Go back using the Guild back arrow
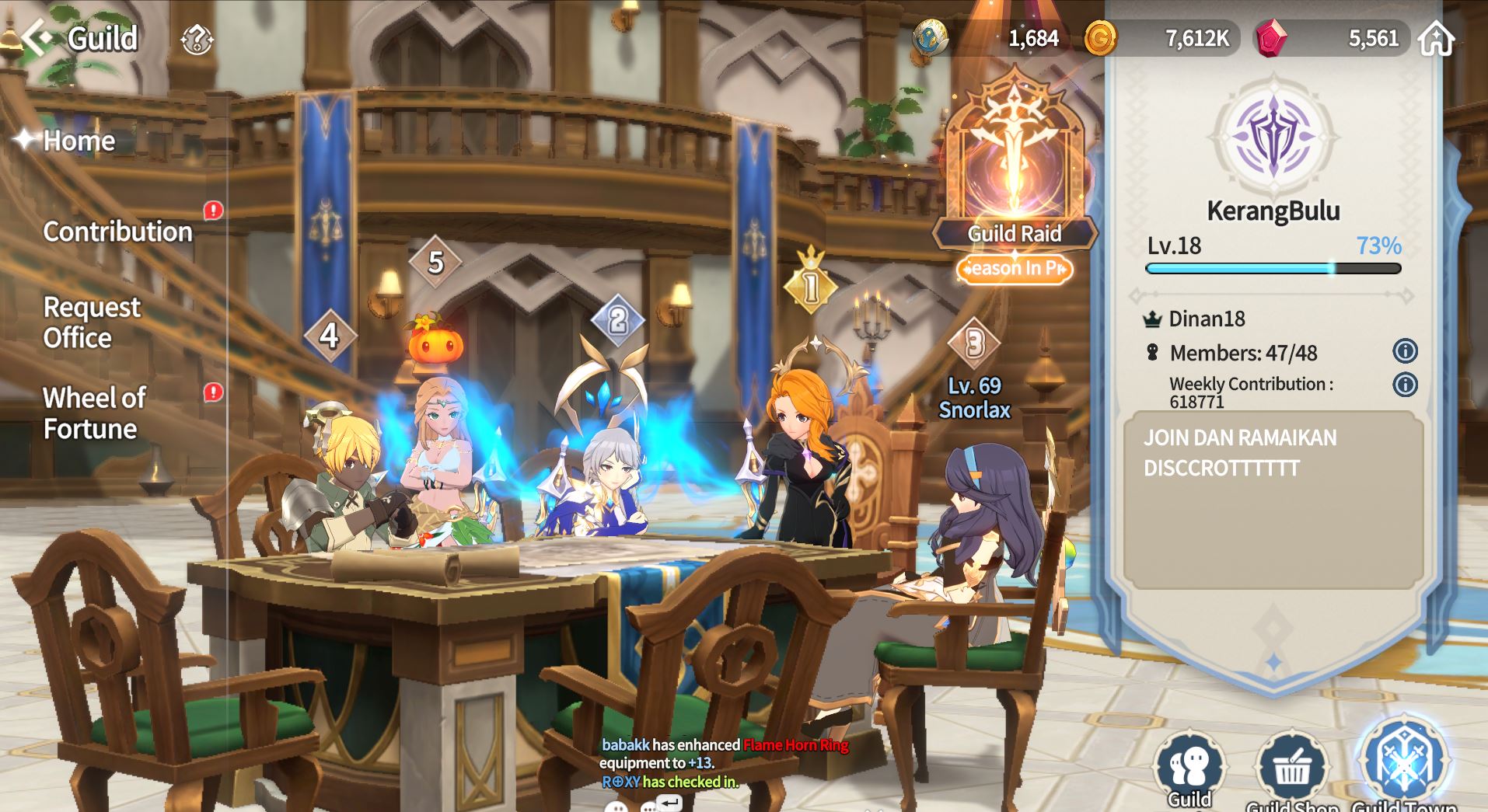The width and height of the screenshot is (1488, 812). [37, 37]
